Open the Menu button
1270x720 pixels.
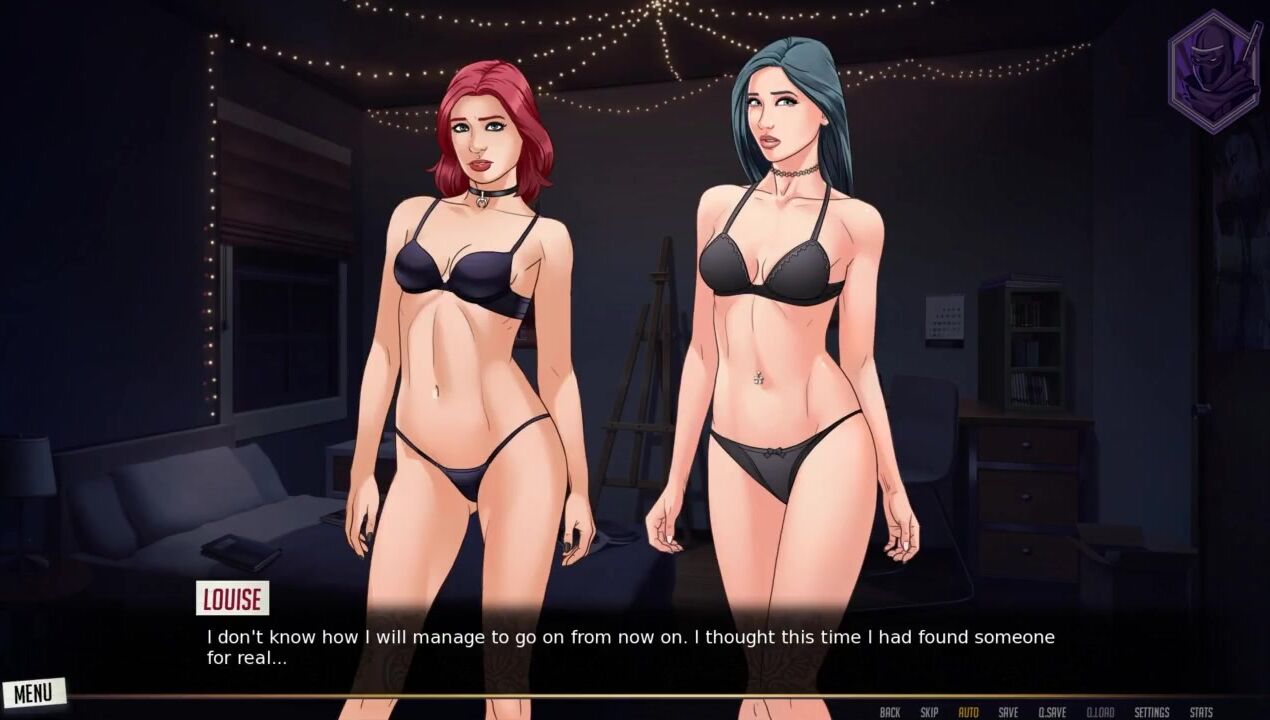pyautogui.click(x=33, y=693)
